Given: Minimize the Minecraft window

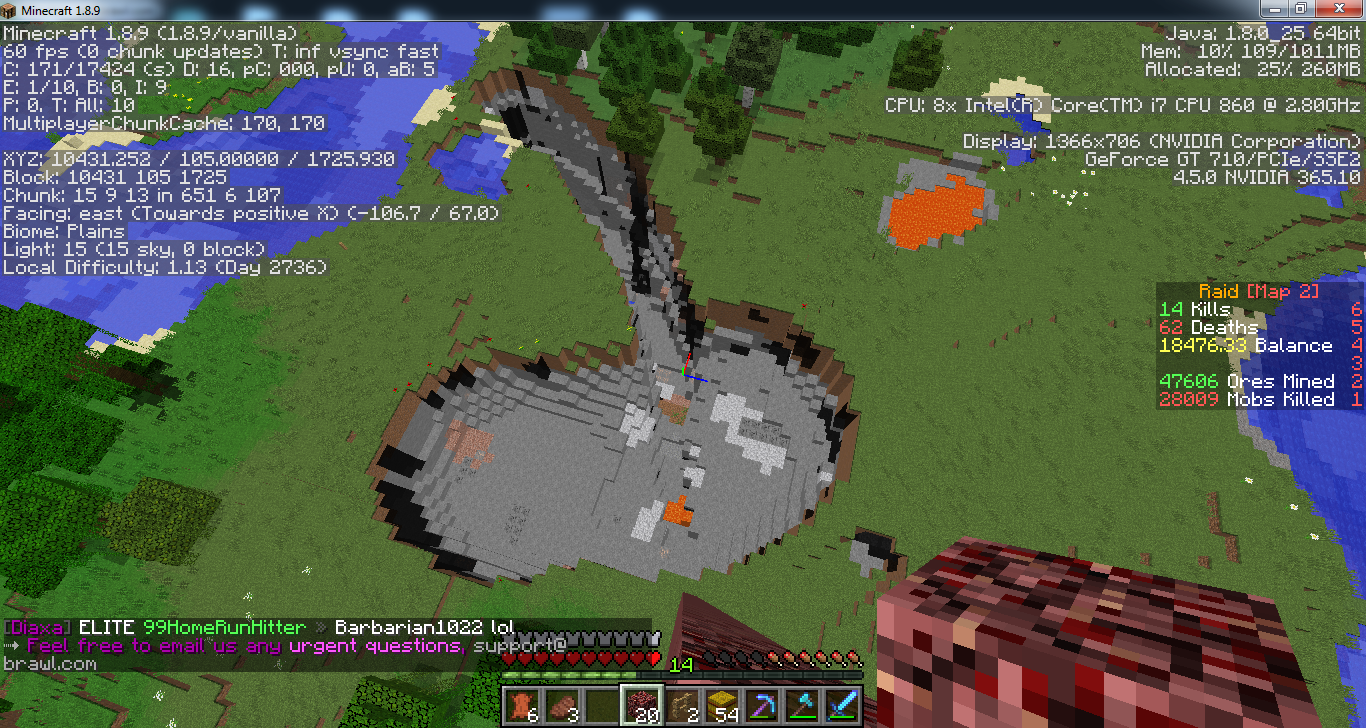Looking at the screenshot, I should tap(1276, 8).
